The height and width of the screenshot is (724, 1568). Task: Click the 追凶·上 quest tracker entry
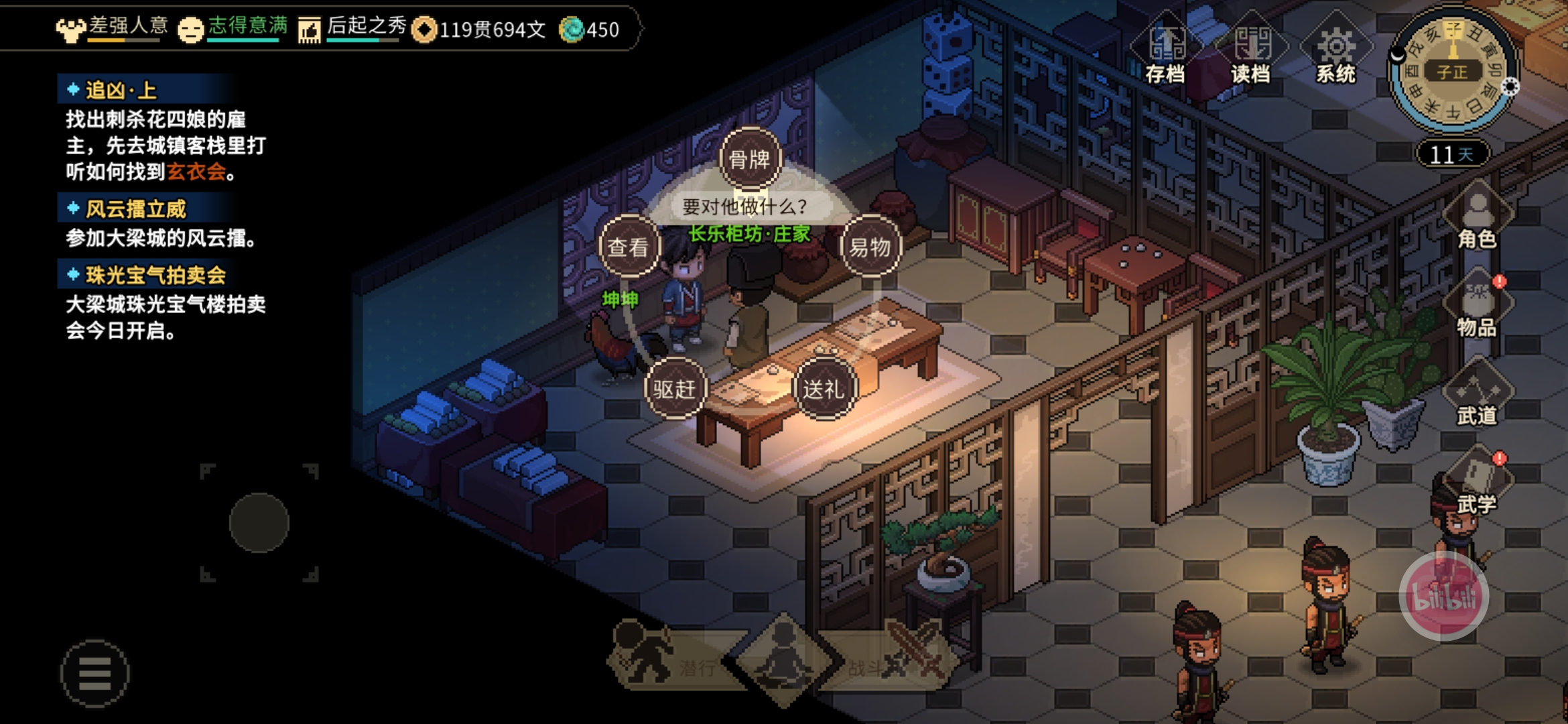pos(121,90)
